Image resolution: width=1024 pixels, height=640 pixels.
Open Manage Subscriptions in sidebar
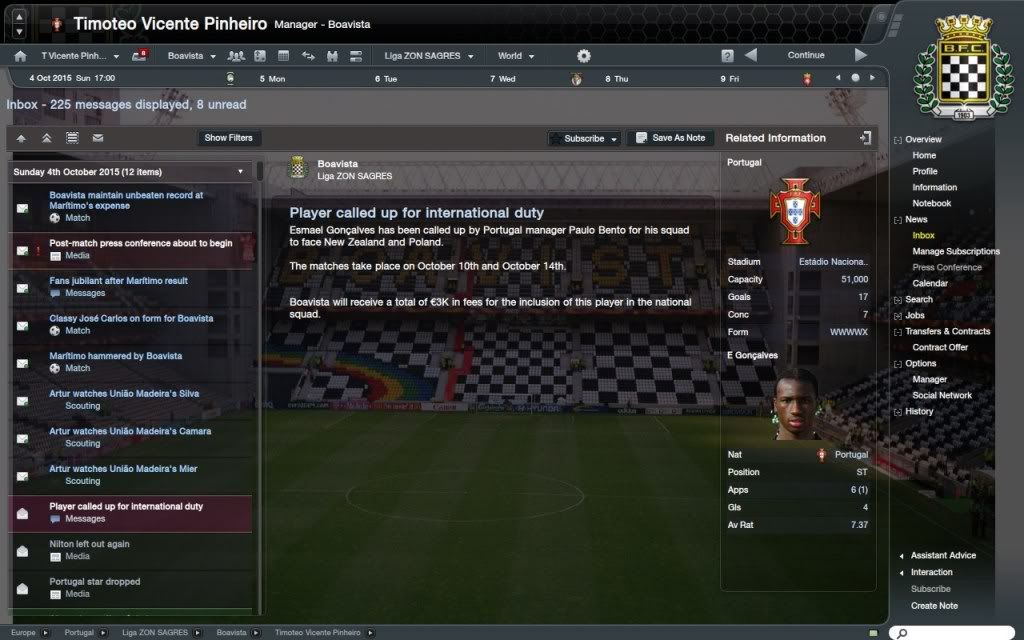pyautogui.click(x=955, y=251)
